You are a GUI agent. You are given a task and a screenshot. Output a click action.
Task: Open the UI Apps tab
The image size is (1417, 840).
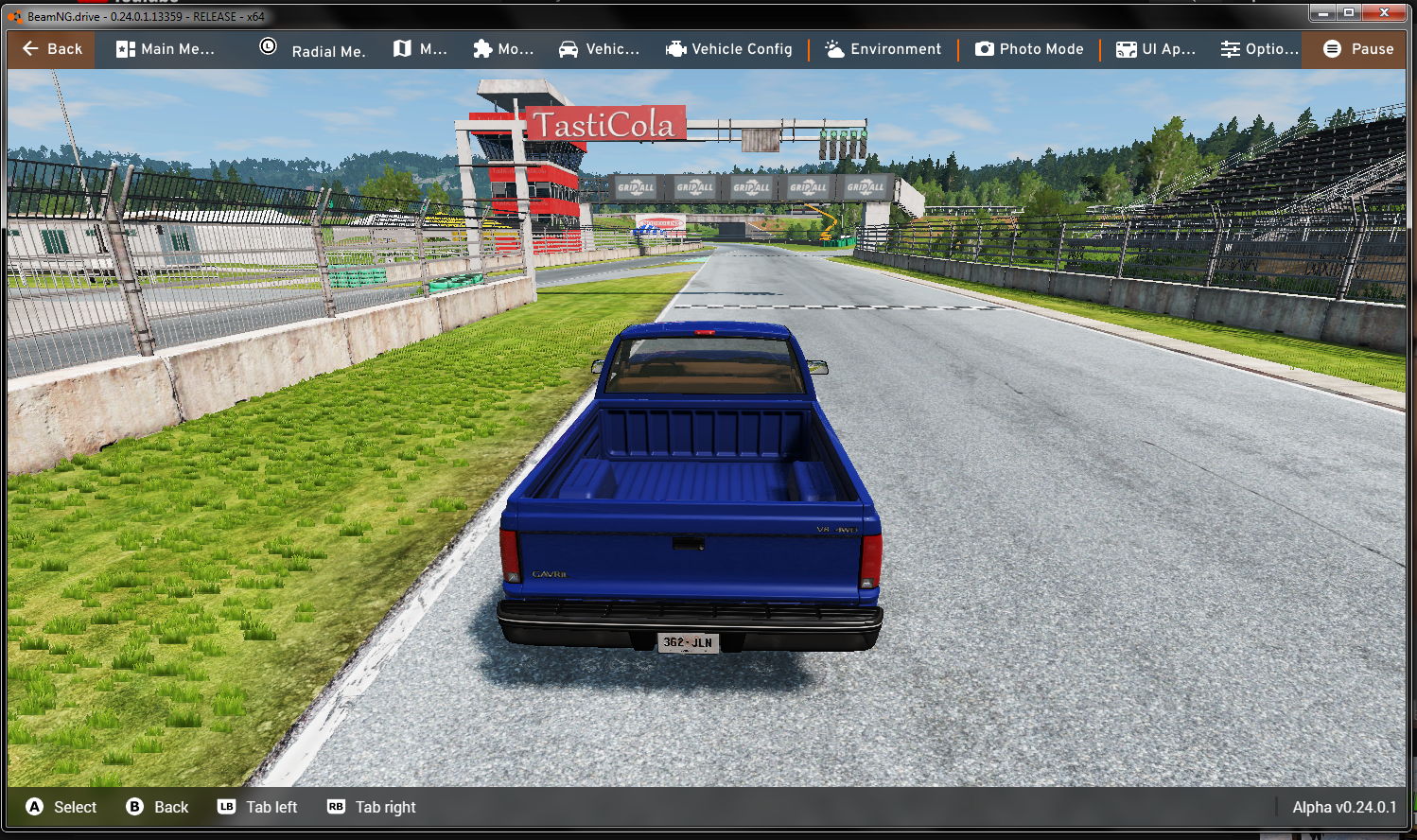1155,49
